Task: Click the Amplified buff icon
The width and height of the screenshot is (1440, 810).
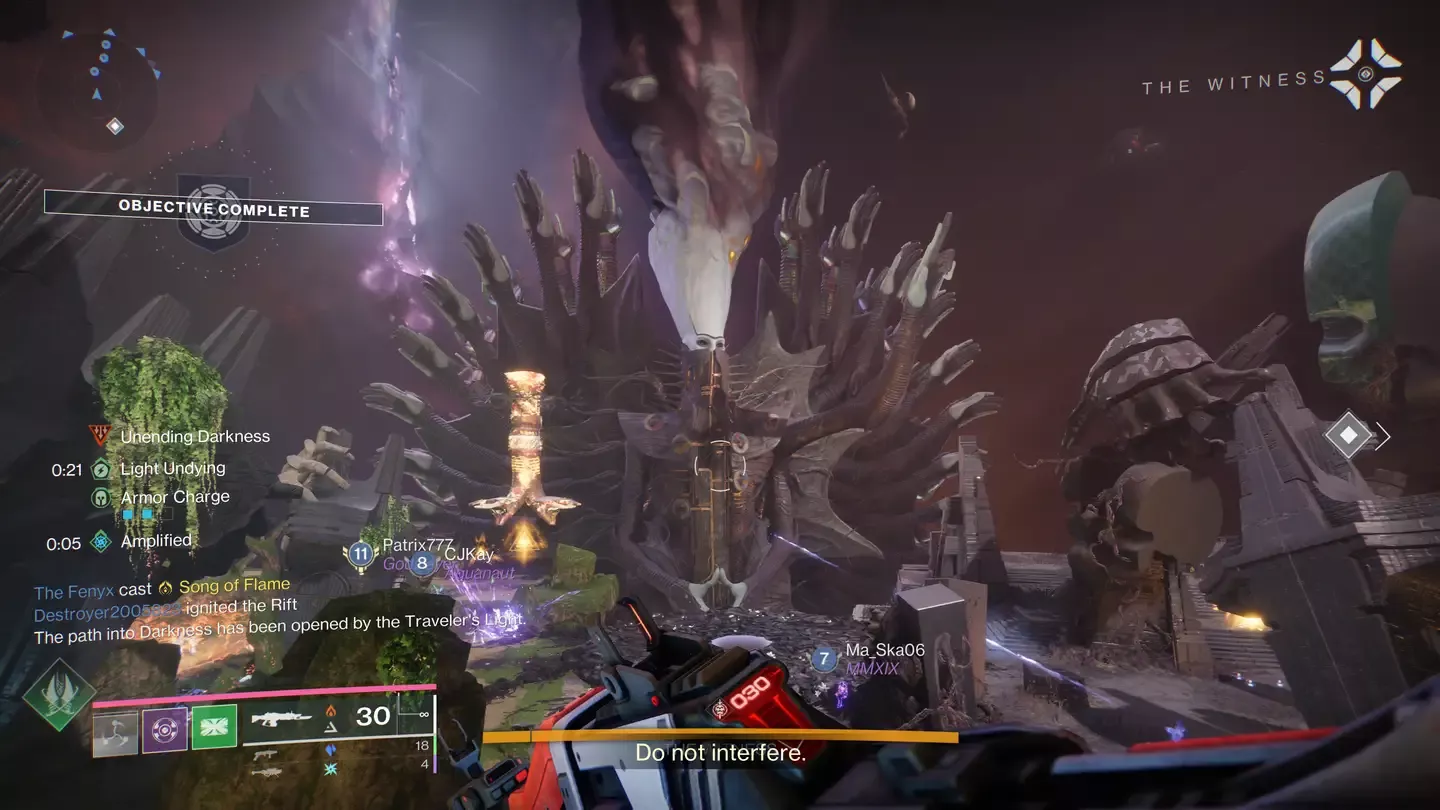Action: click(100, 542)
